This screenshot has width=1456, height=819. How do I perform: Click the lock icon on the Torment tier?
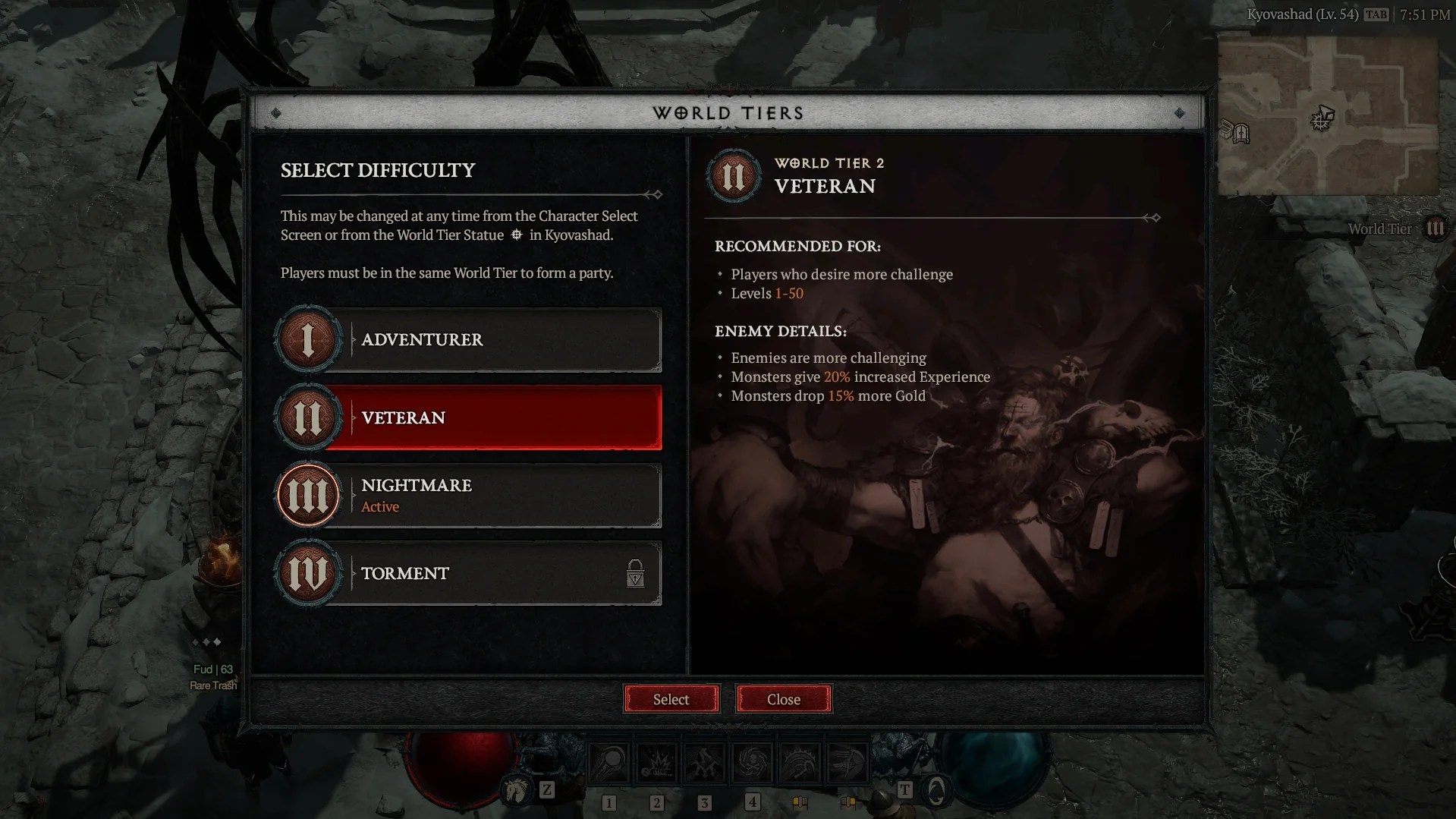tap(636, 575)
